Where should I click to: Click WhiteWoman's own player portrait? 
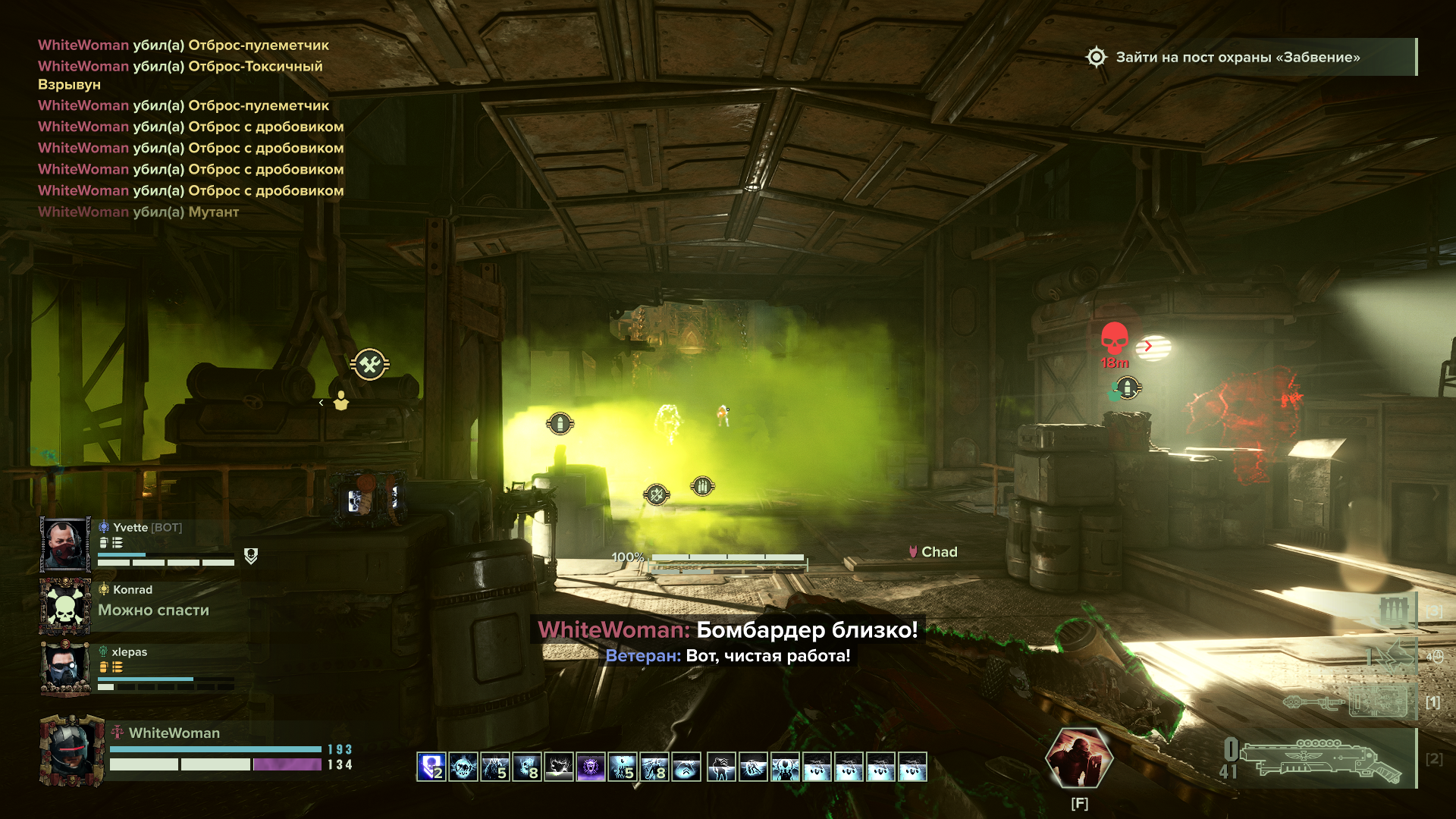click(71, 751)
